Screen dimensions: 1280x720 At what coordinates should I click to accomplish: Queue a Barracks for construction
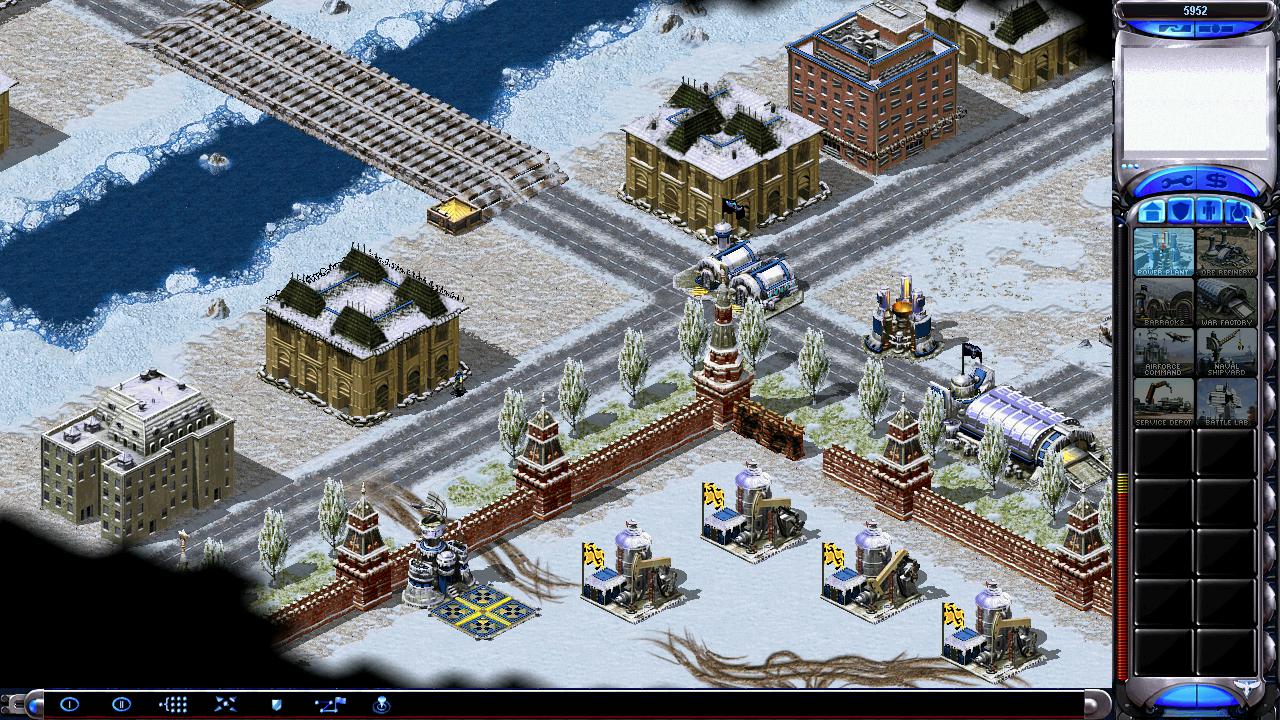1163,302
